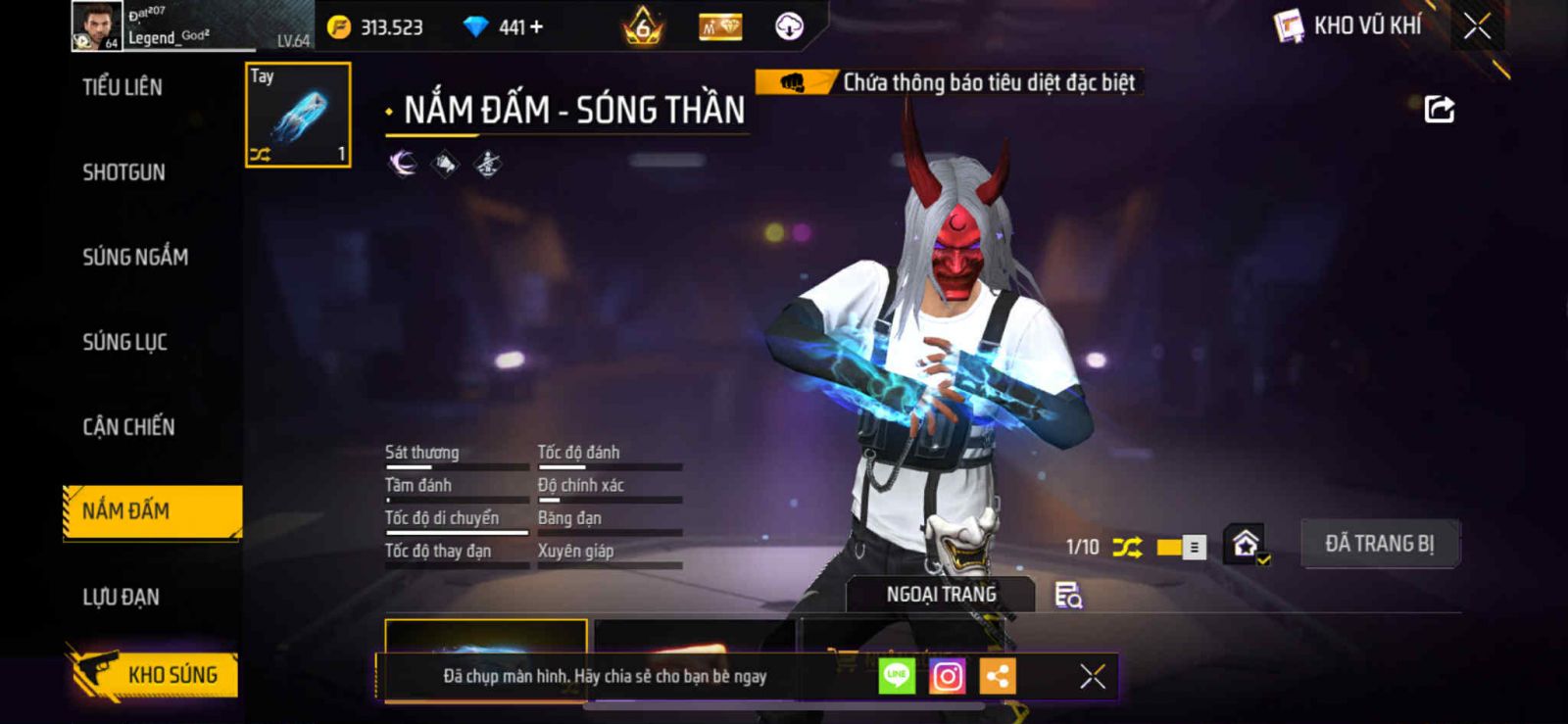Share the weapon skin via top-right icon
The width and height of the screenshot is (1568, 724).
(x=1439, y=109)
